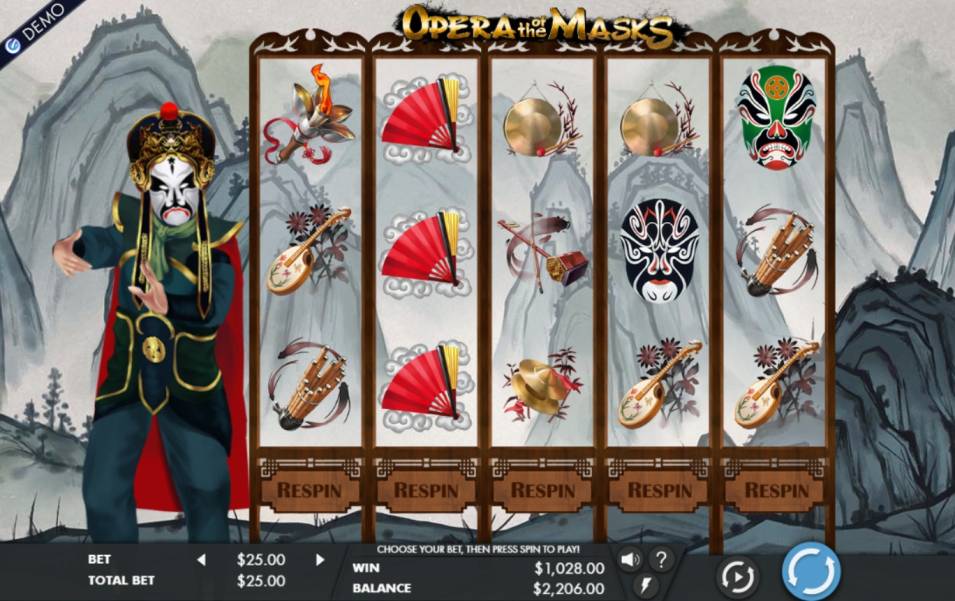This screenshot has height=601, width=955.
Task: Increase the bet with the right arrow
Action: tap(320, 560)
